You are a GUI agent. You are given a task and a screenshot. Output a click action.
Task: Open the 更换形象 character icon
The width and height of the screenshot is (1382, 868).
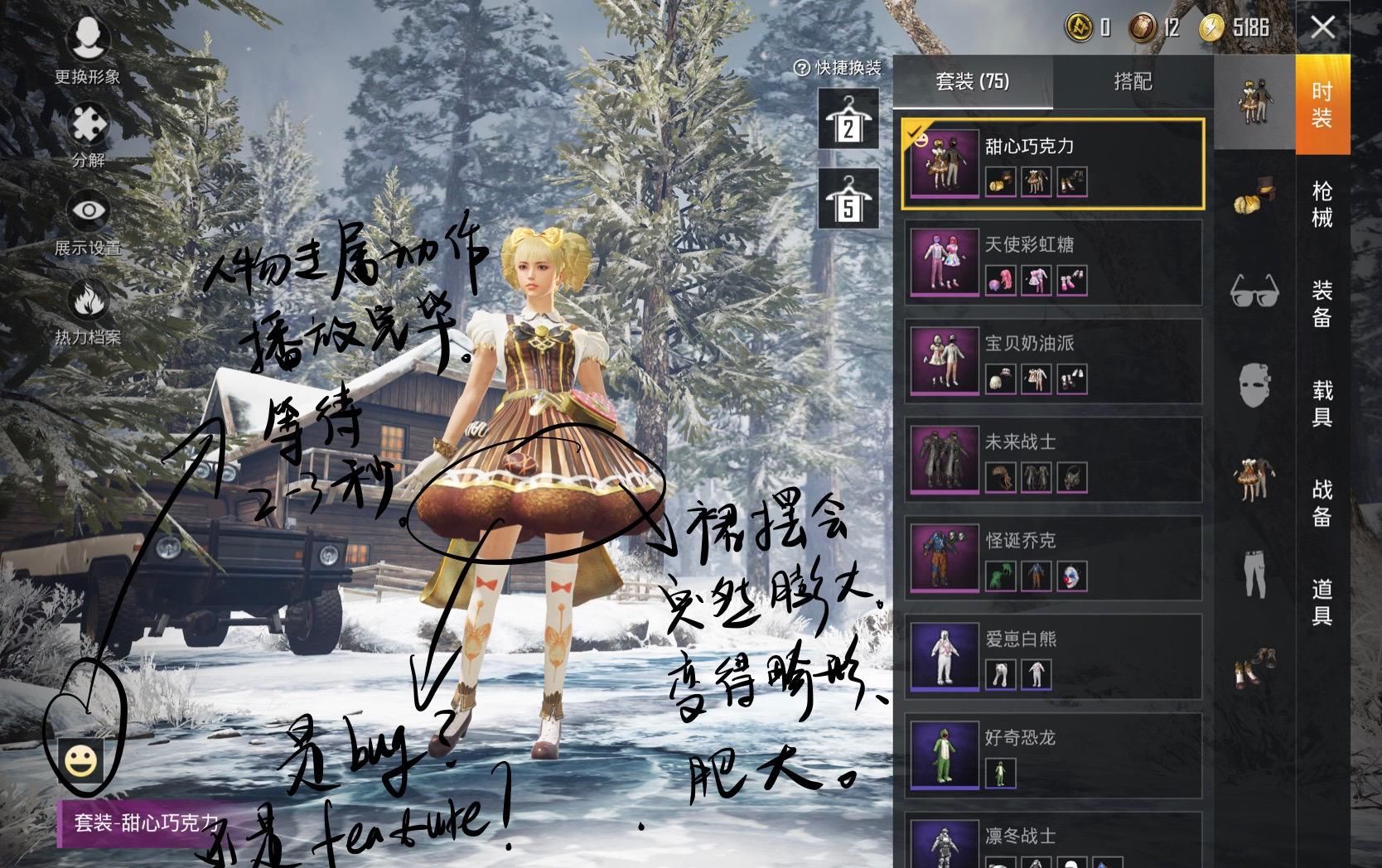click(89, 37)
